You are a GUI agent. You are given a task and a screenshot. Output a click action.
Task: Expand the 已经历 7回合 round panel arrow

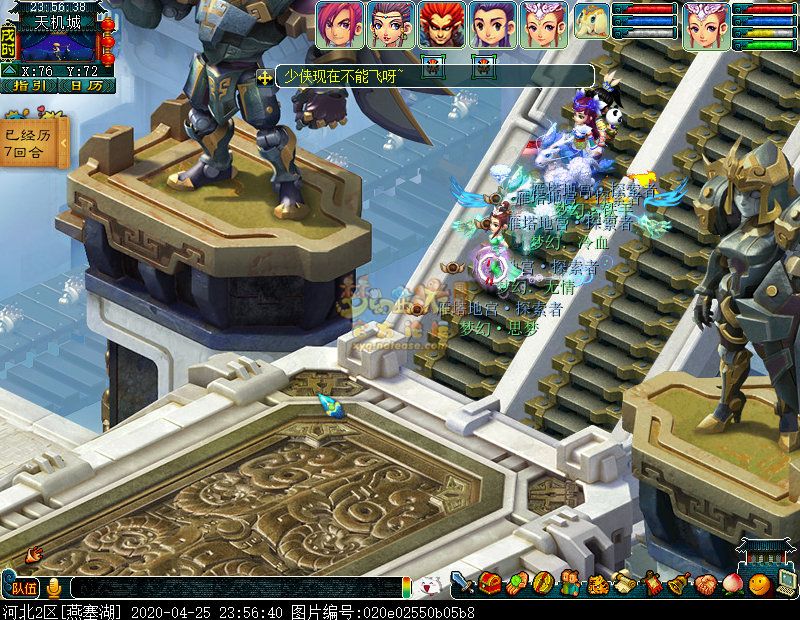(x=63, y=143)
